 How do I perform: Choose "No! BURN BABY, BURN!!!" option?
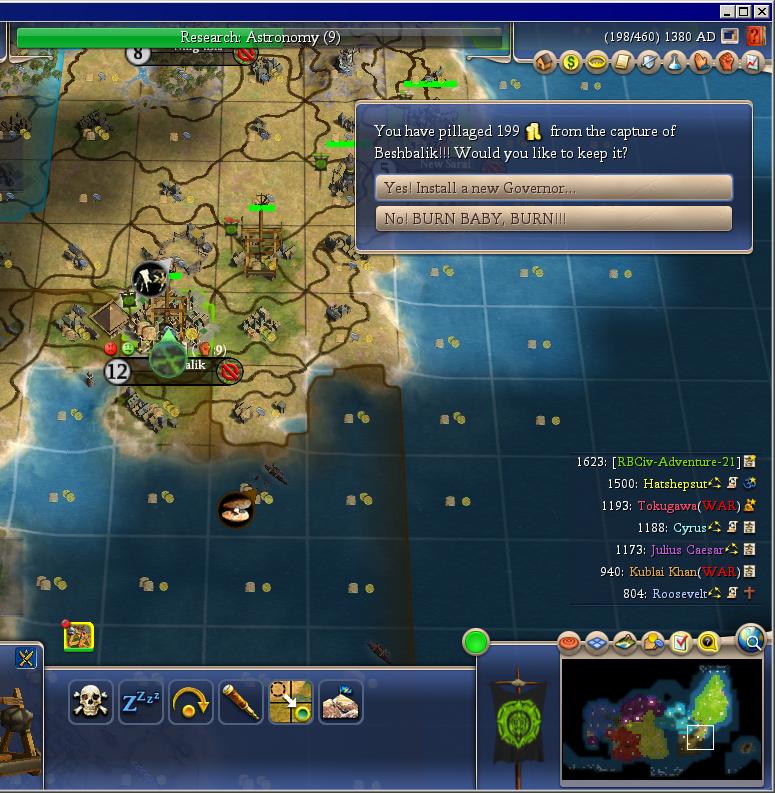pyautogui.click(x=553, y=218)
